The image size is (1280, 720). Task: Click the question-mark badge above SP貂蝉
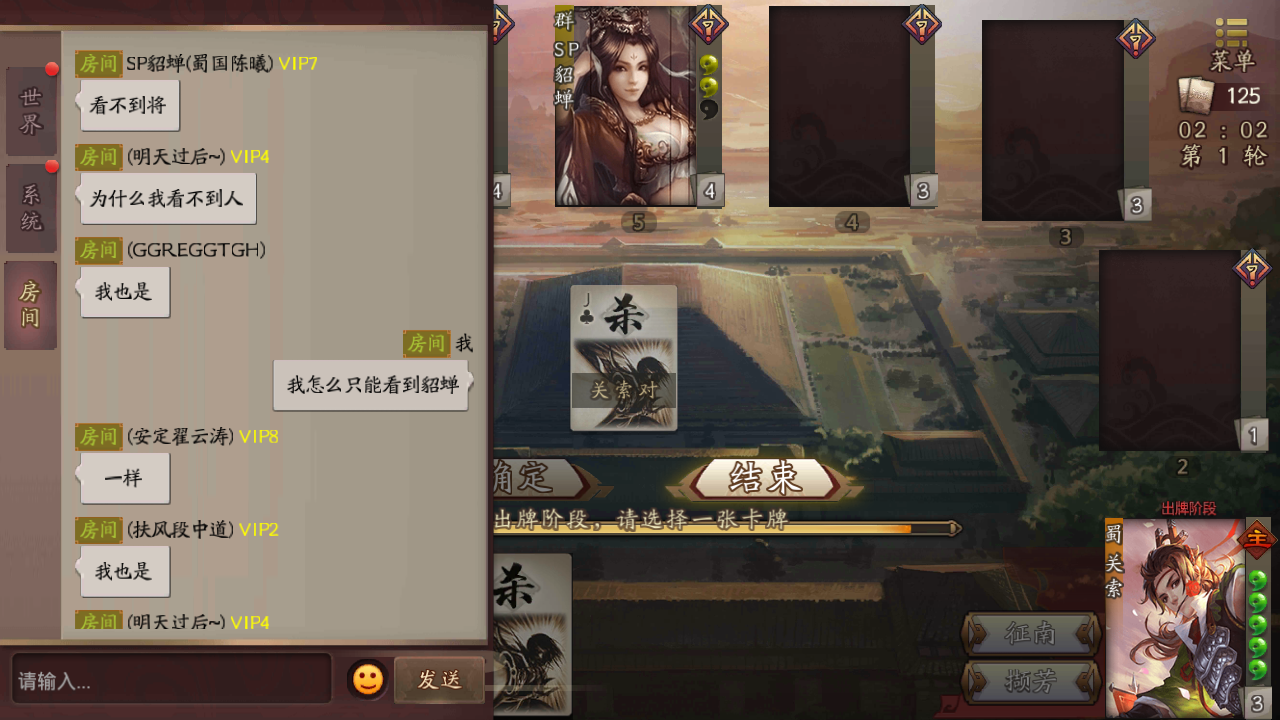pyautogui.click(x=707, y=25)
